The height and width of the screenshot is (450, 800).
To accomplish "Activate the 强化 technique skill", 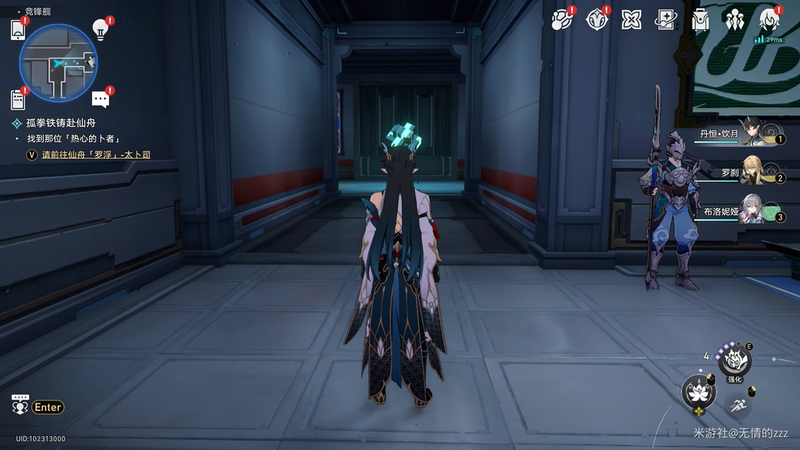I will click(735, 361).
